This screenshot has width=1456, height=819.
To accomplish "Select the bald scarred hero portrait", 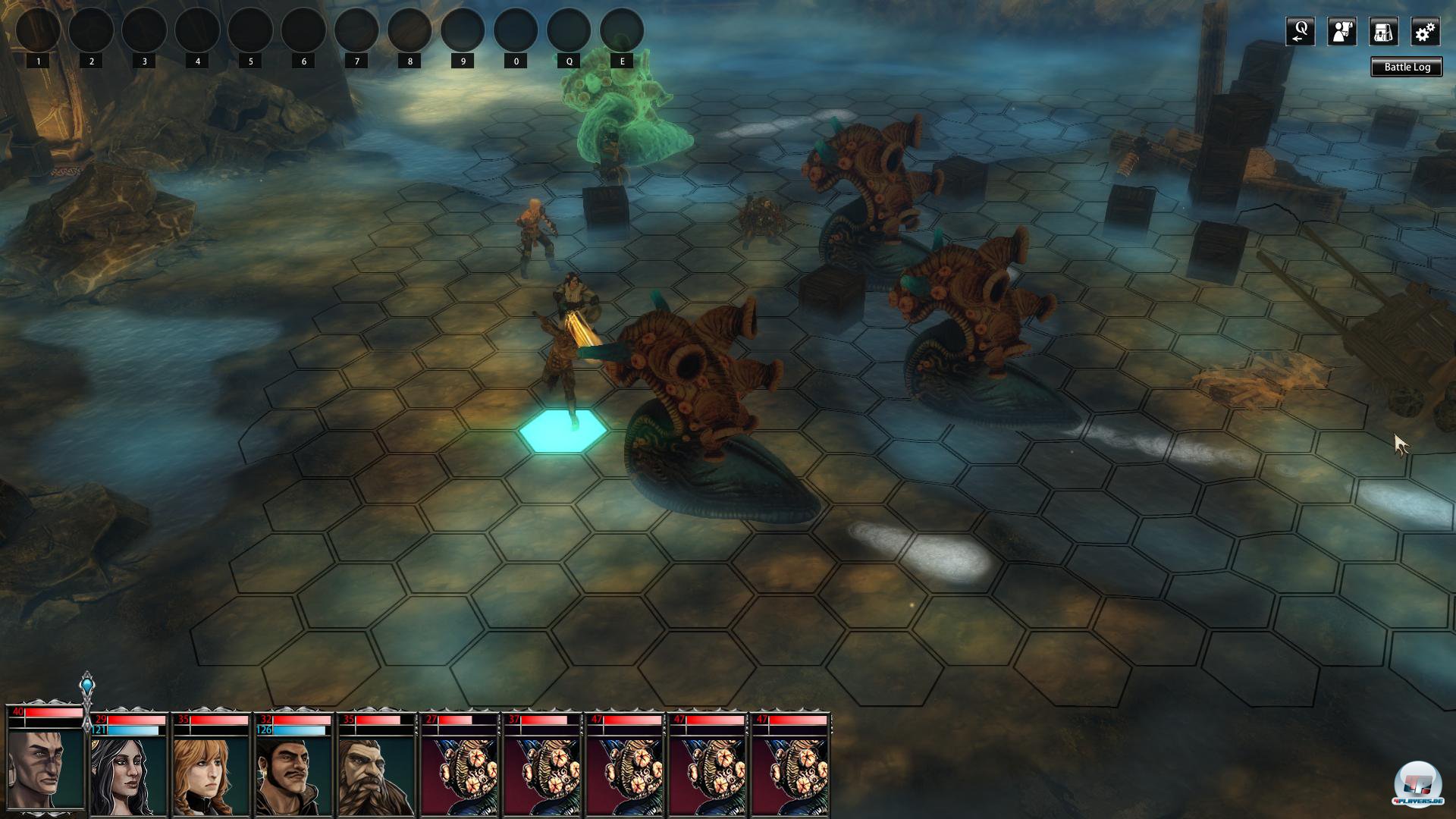I will pos(45,764).
